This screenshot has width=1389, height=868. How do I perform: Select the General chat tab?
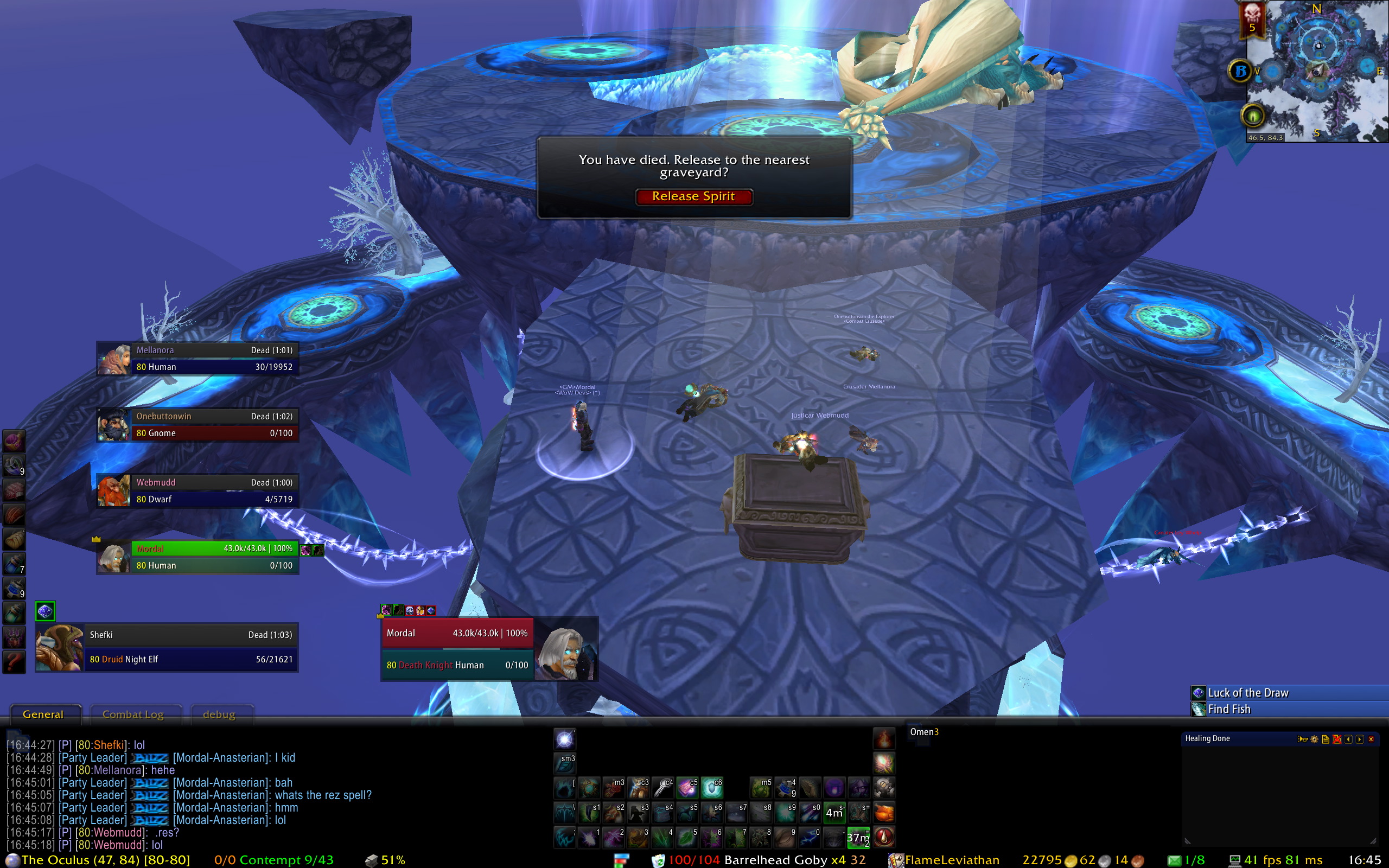43,714
